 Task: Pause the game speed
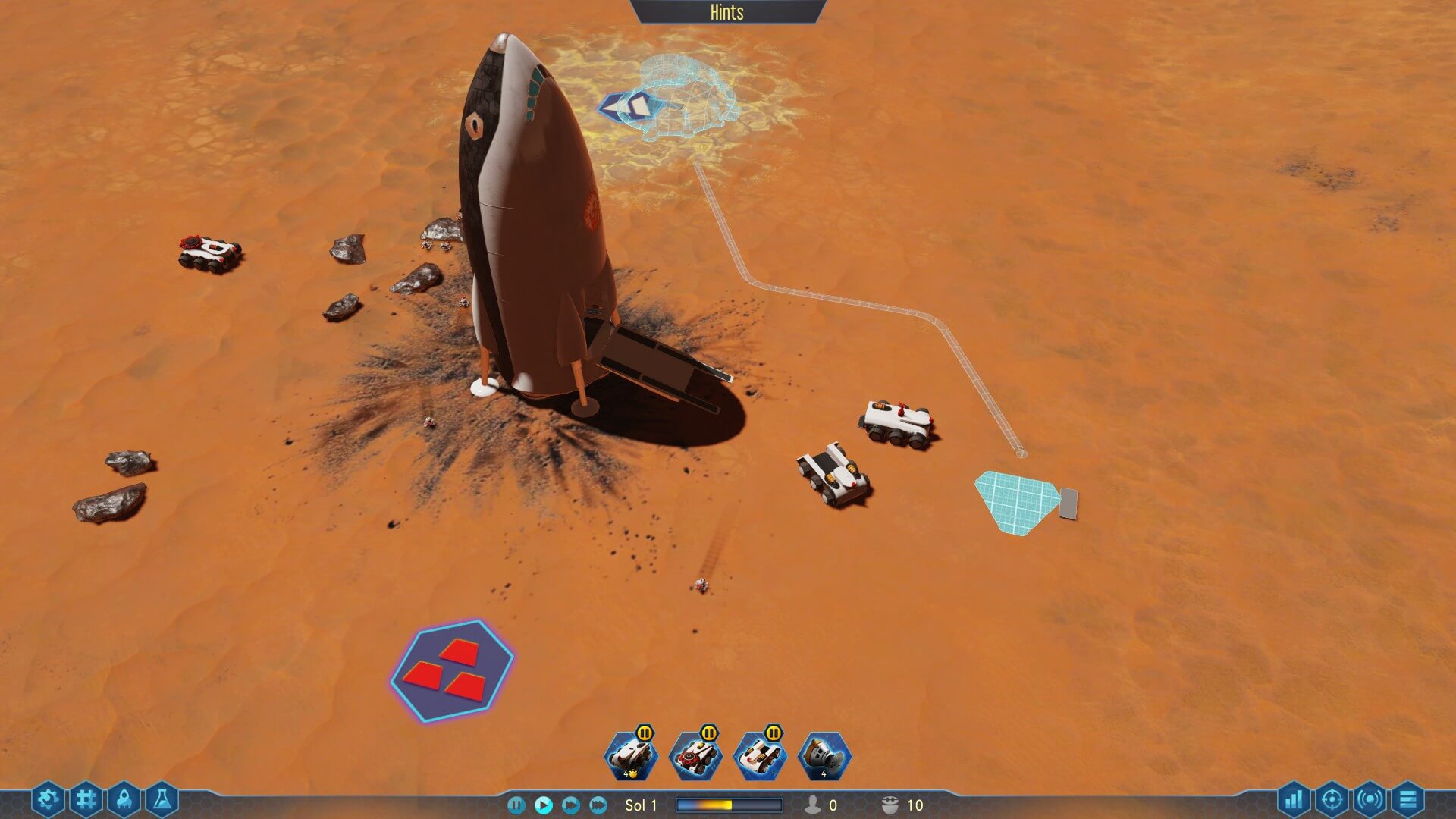[516, 805]
